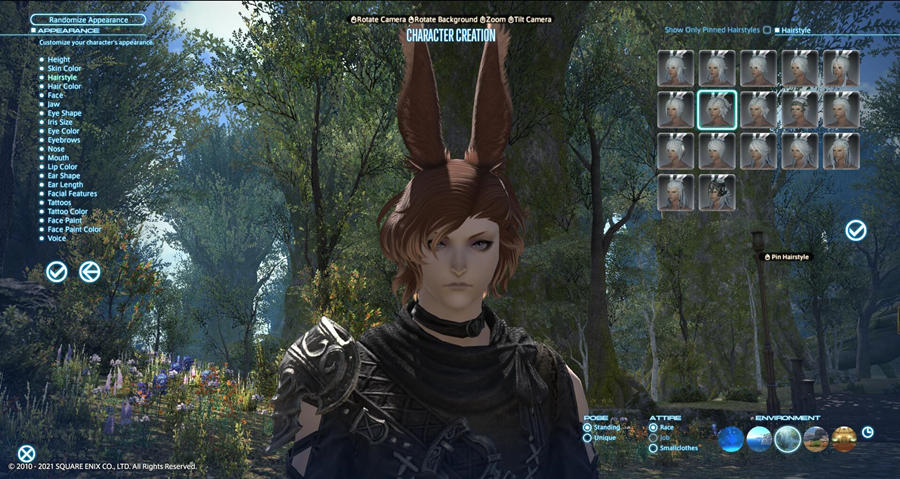Pick the golden interior environment orb
The height and width of the screenshot is (479, 900).
[845, 438]
